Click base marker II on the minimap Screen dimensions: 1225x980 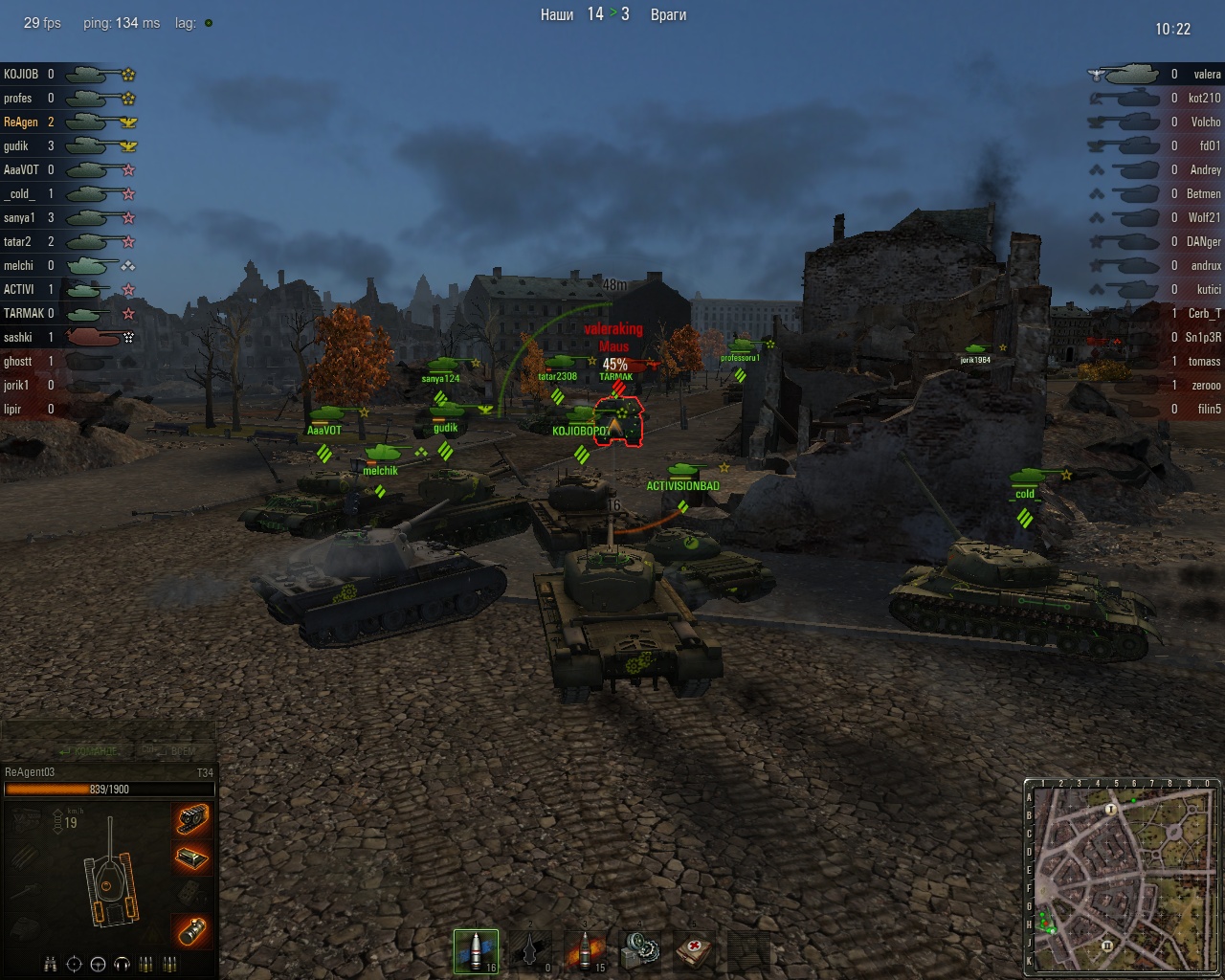click(x=1107, y=947)
